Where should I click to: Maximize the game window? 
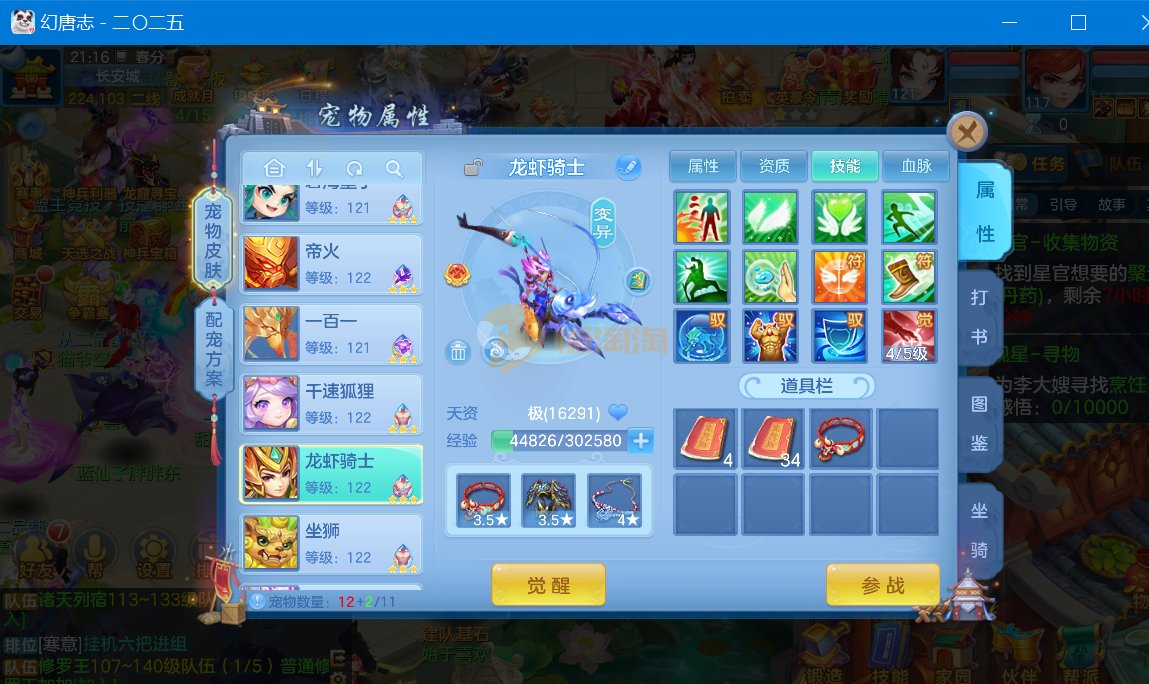pyautogui.click(x=1078, y=22)
